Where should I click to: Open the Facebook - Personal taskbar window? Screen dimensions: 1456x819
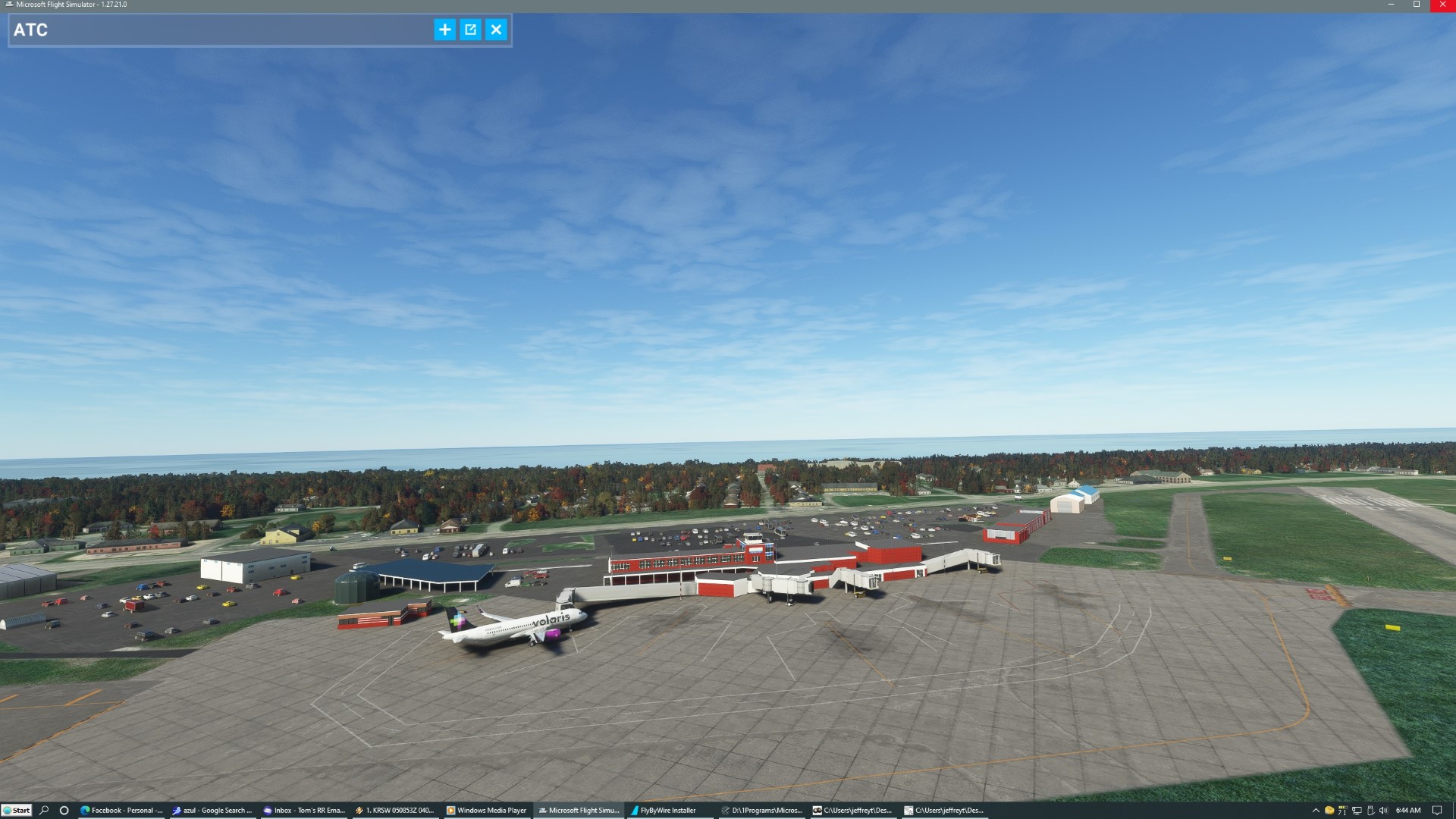click(x=123, y=810)
